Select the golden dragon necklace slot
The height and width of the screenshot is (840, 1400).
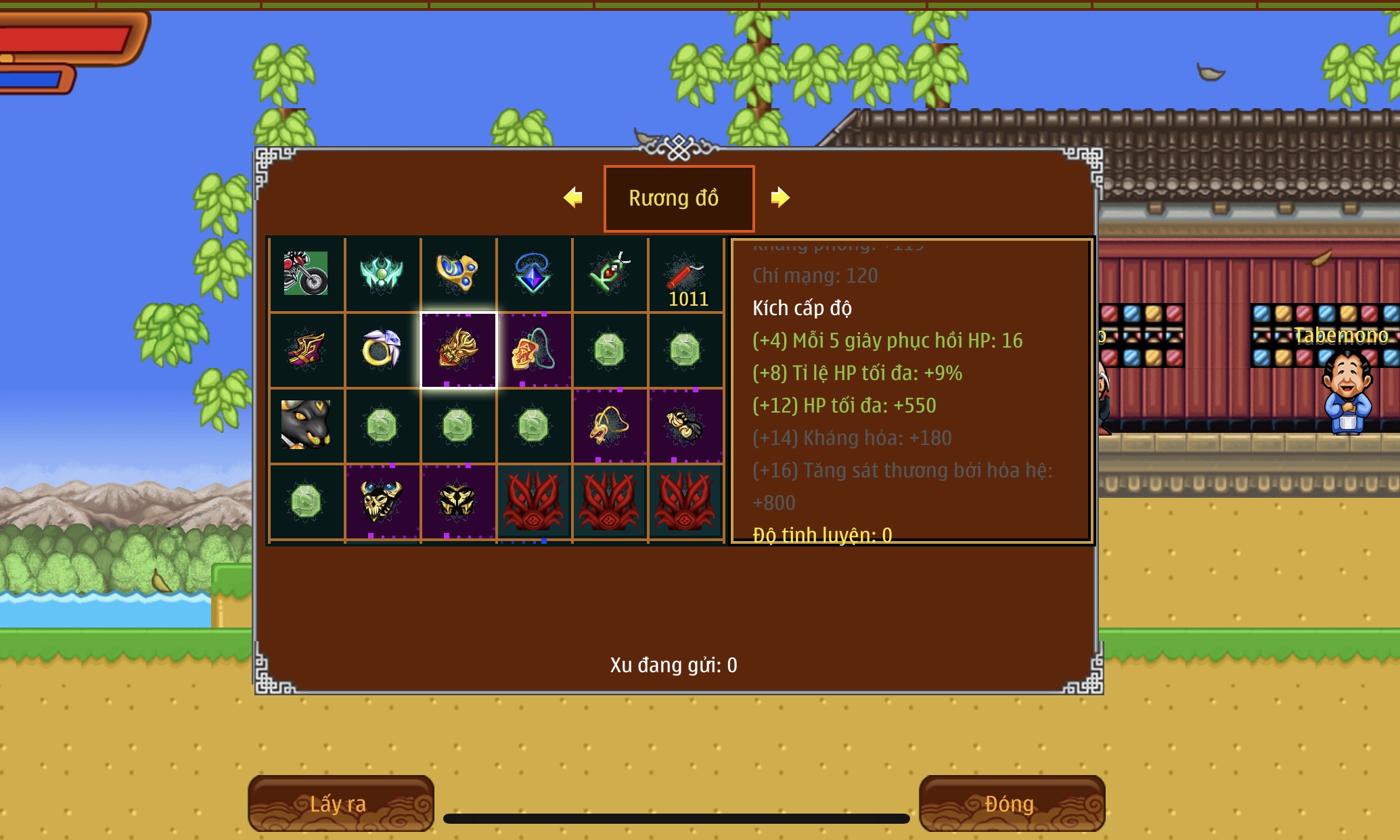click(x=609, y=425)
